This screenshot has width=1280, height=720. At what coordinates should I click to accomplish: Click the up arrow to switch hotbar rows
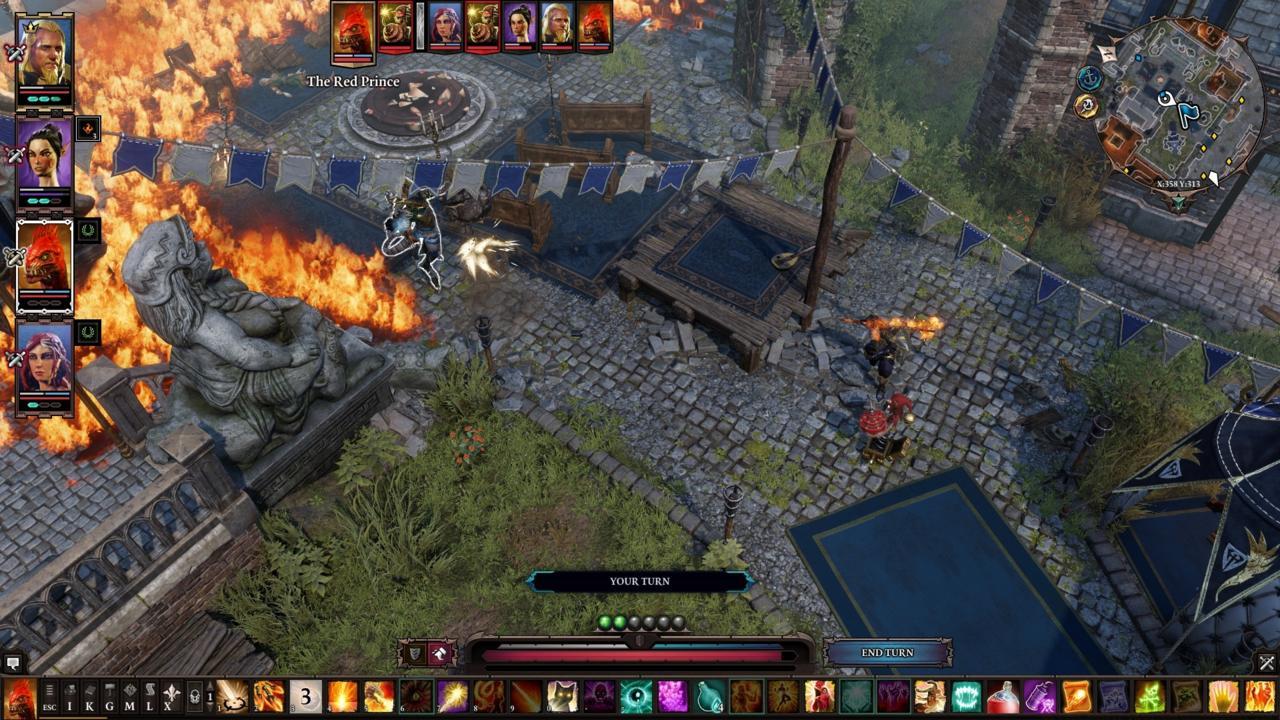(x=209, y=686)
